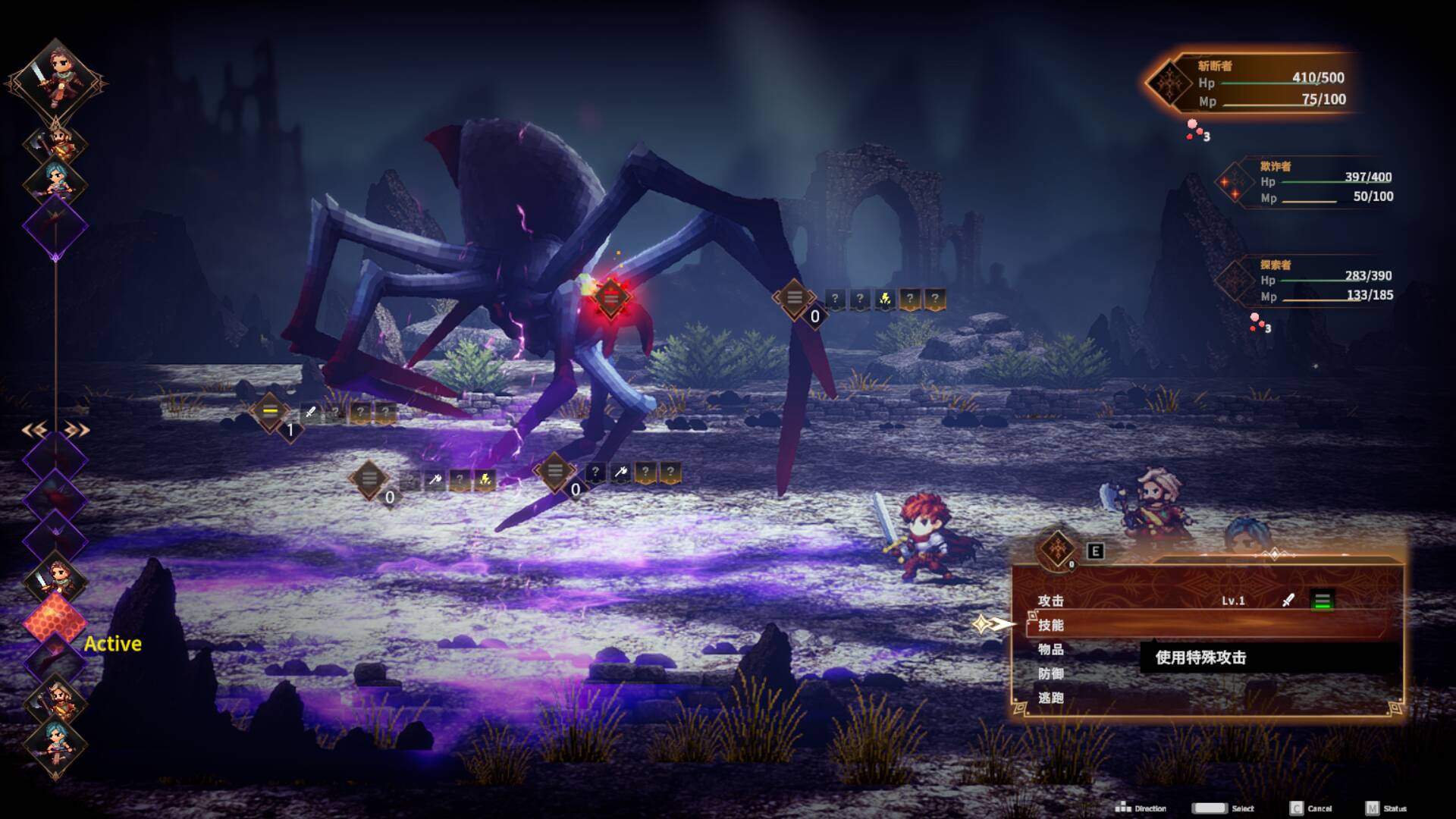This screenshot has width=1456, height=819.
Task: Pick the 防御 defend command
Action: click(1051, 673)
